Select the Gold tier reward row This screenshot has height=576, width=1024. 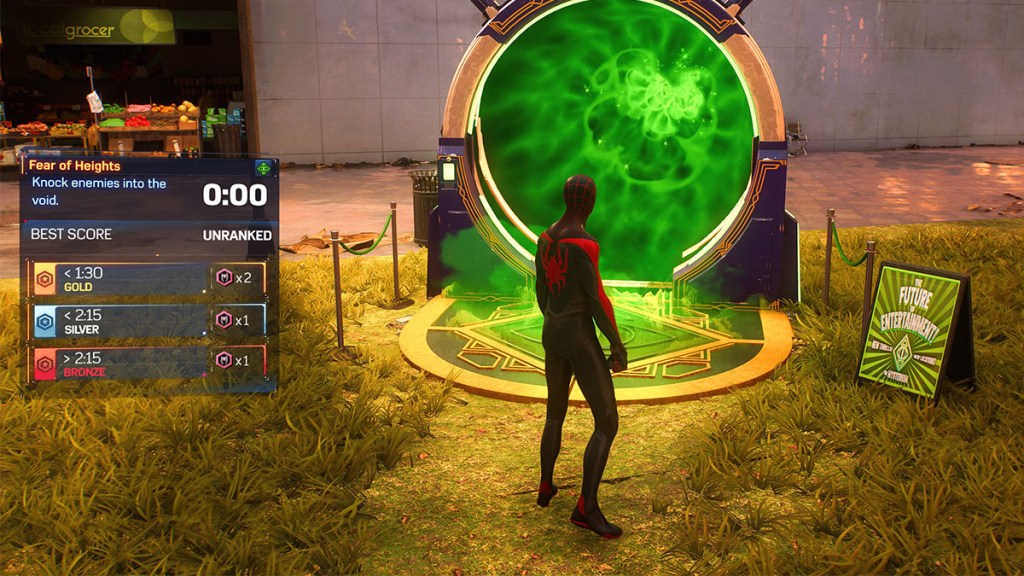tap(148, 279)
